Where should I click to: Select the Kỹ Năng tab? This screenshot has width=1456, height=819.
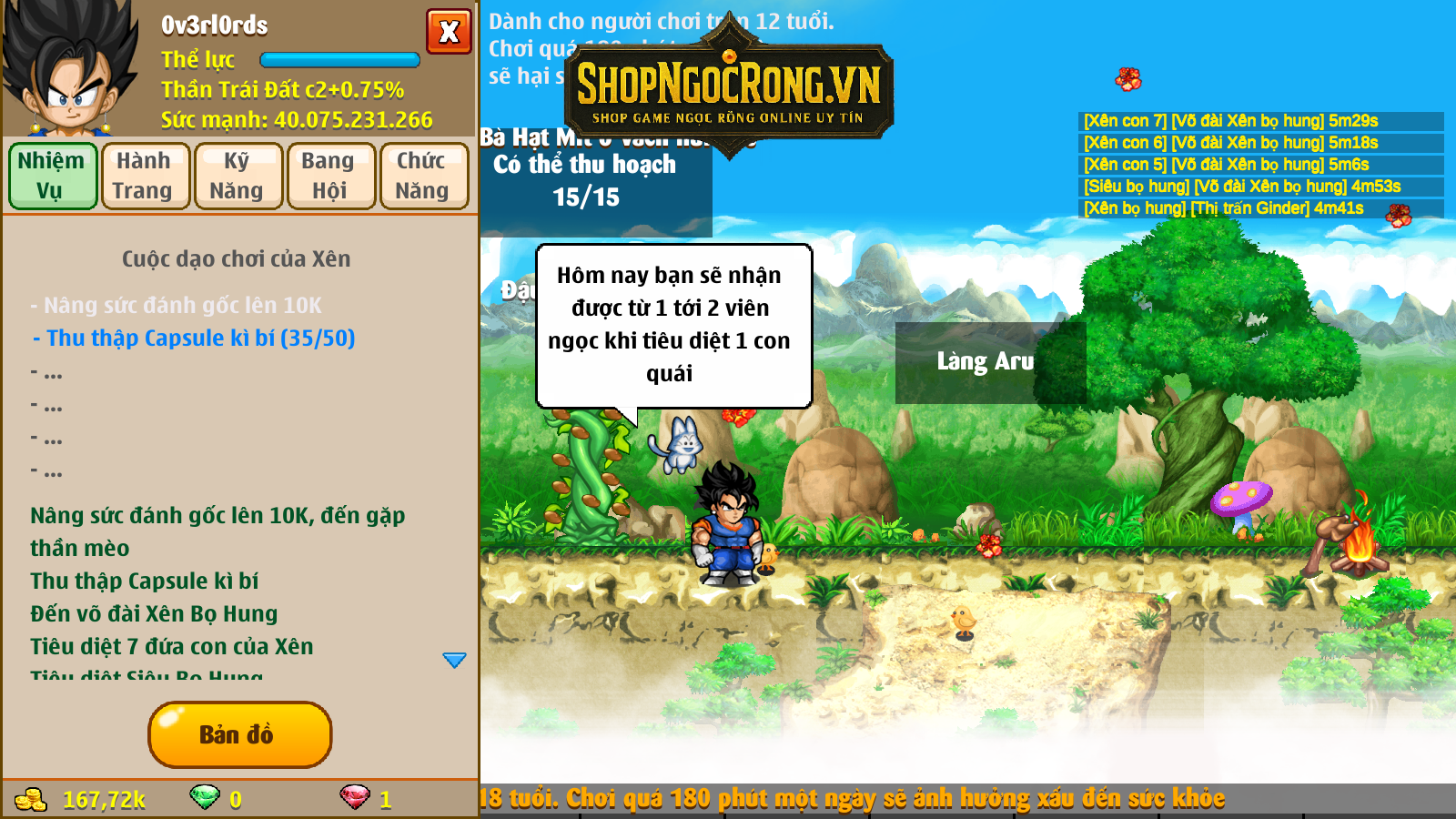(238, 176)
